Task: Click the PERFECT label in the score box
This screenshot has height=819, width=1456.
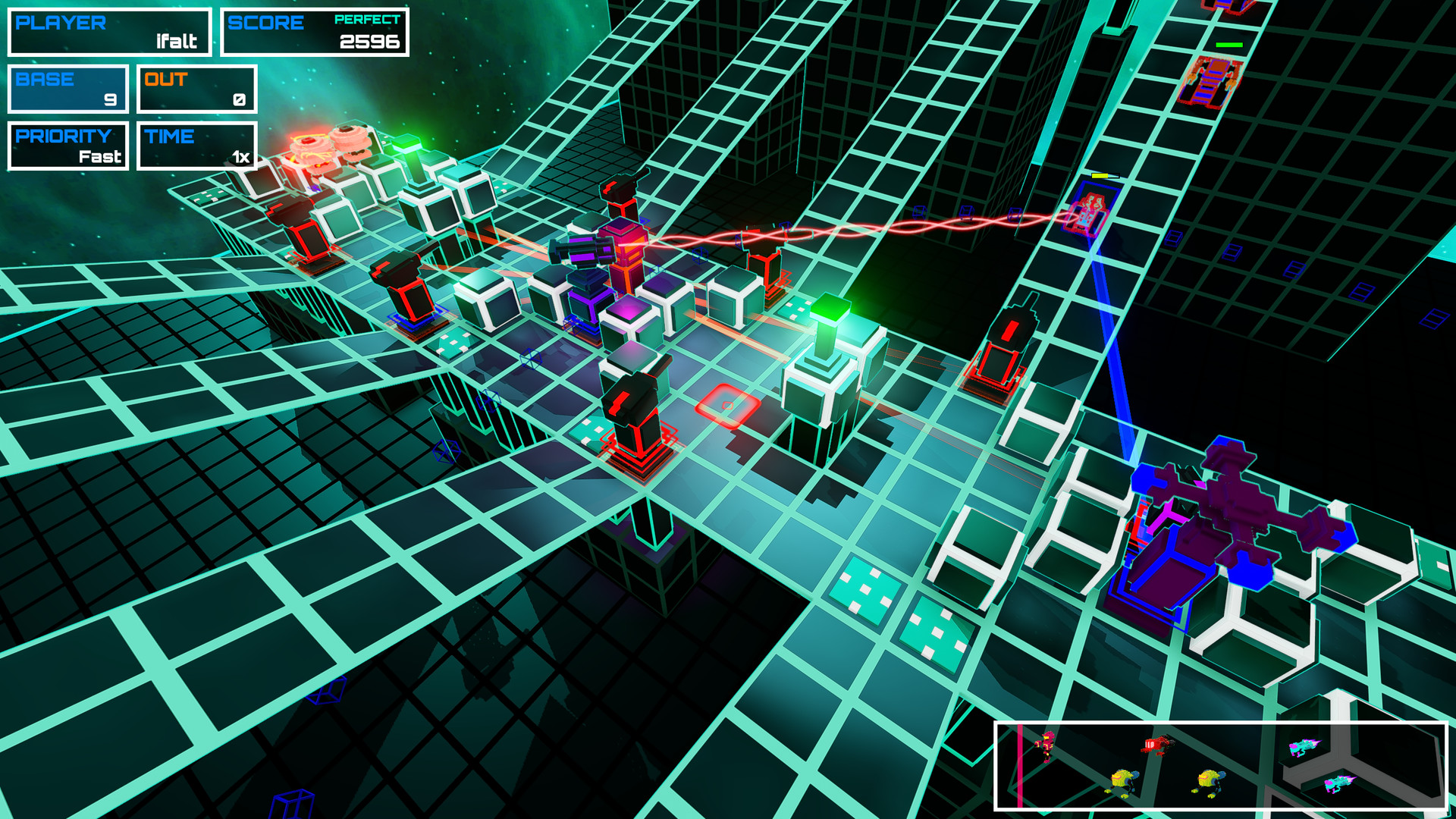Action: coord(369,21)
